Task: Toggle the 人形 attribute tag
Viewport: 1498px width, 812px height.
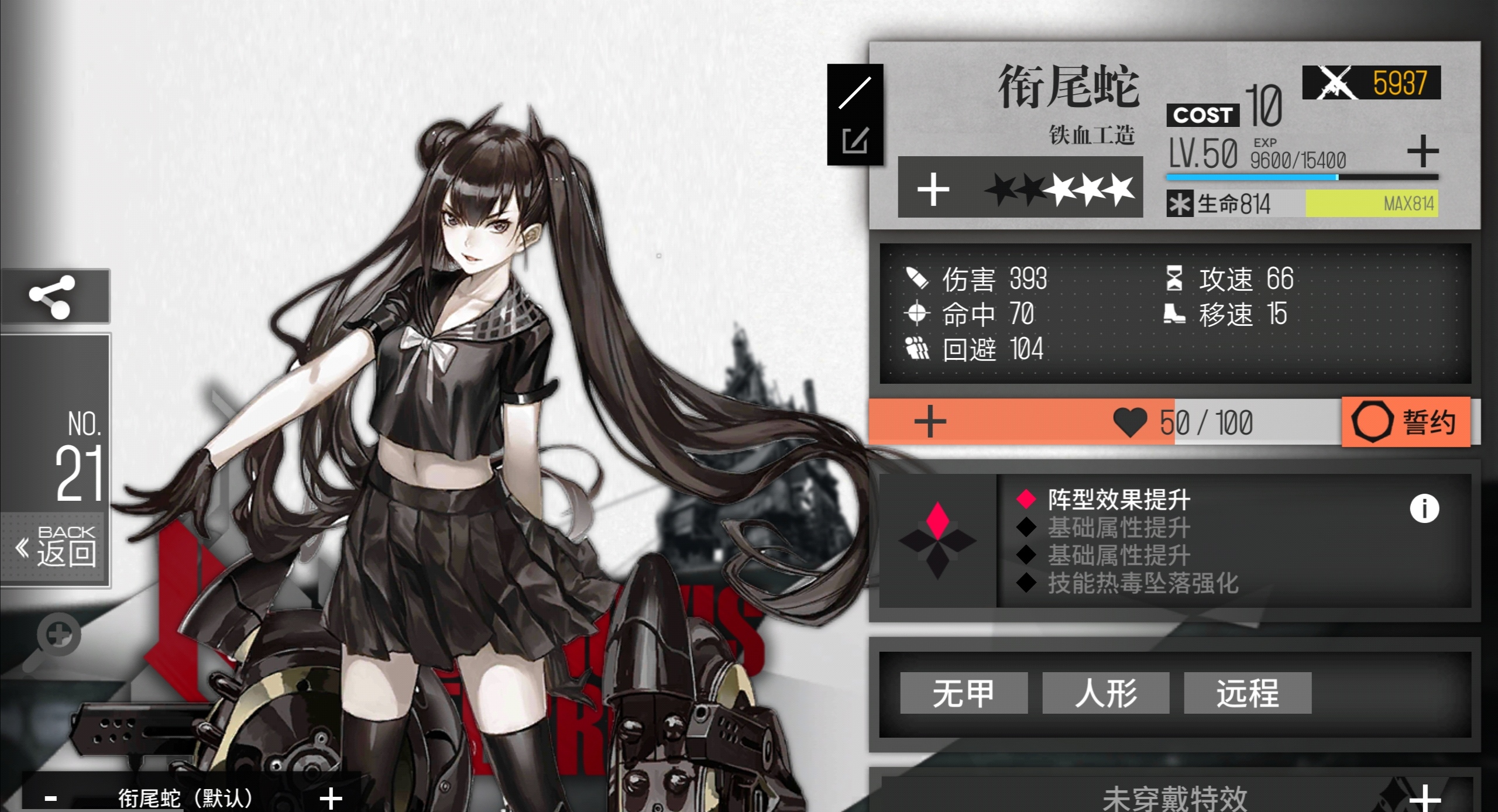Action: coord(1105,693)
